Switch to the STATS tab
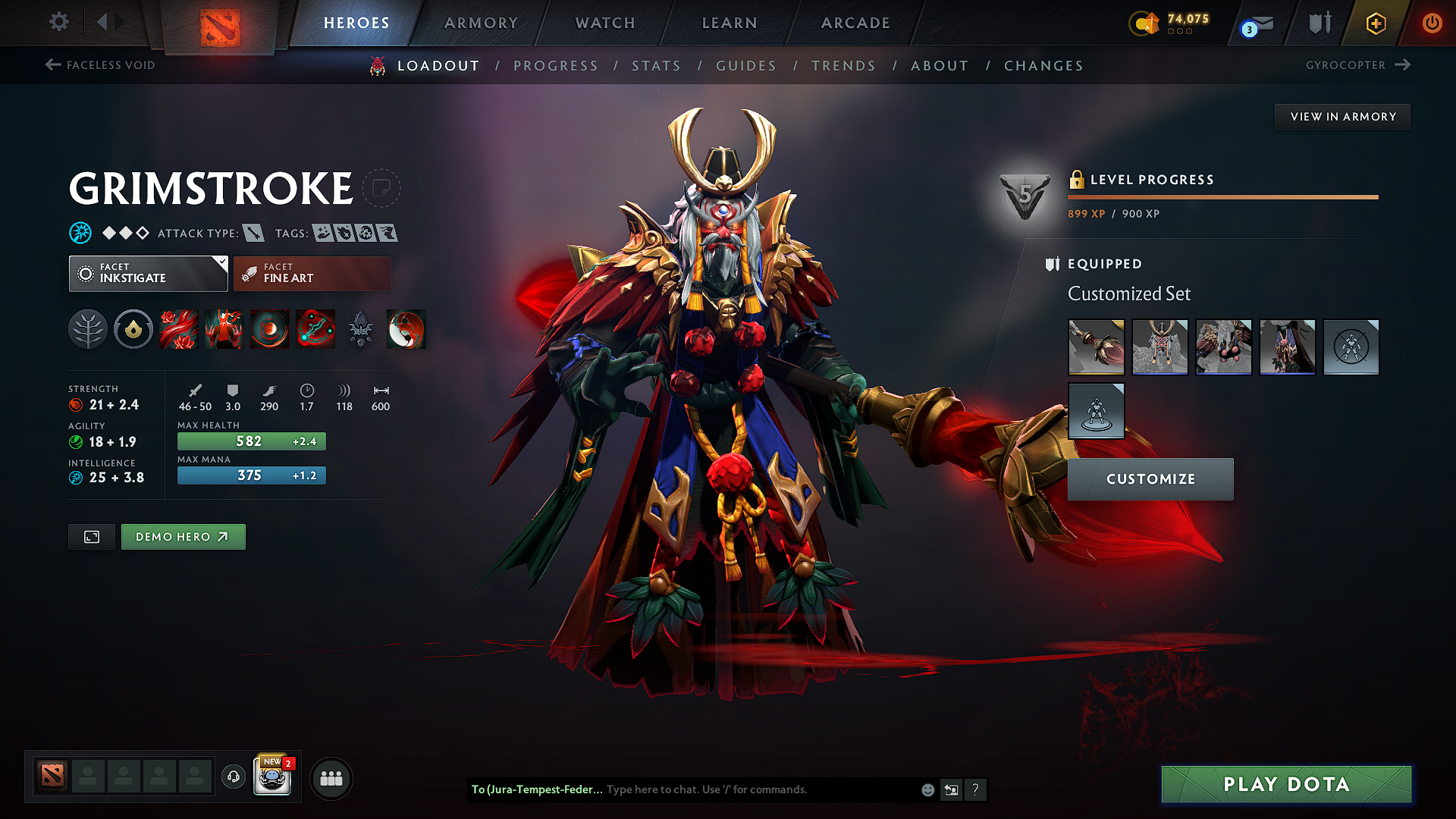 coord(656,65)
